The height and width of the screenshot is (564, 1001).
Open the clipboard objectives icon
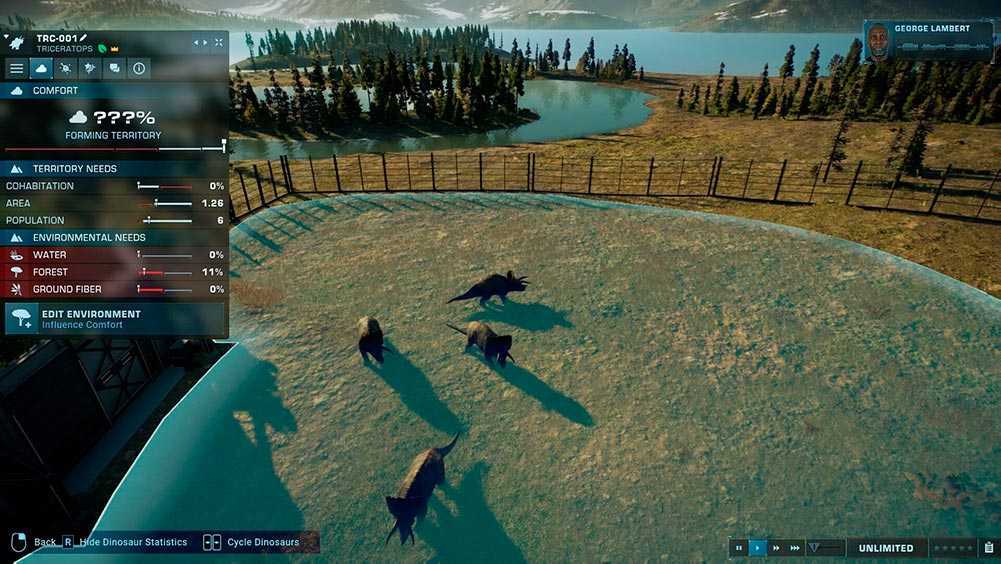point(988,548)
